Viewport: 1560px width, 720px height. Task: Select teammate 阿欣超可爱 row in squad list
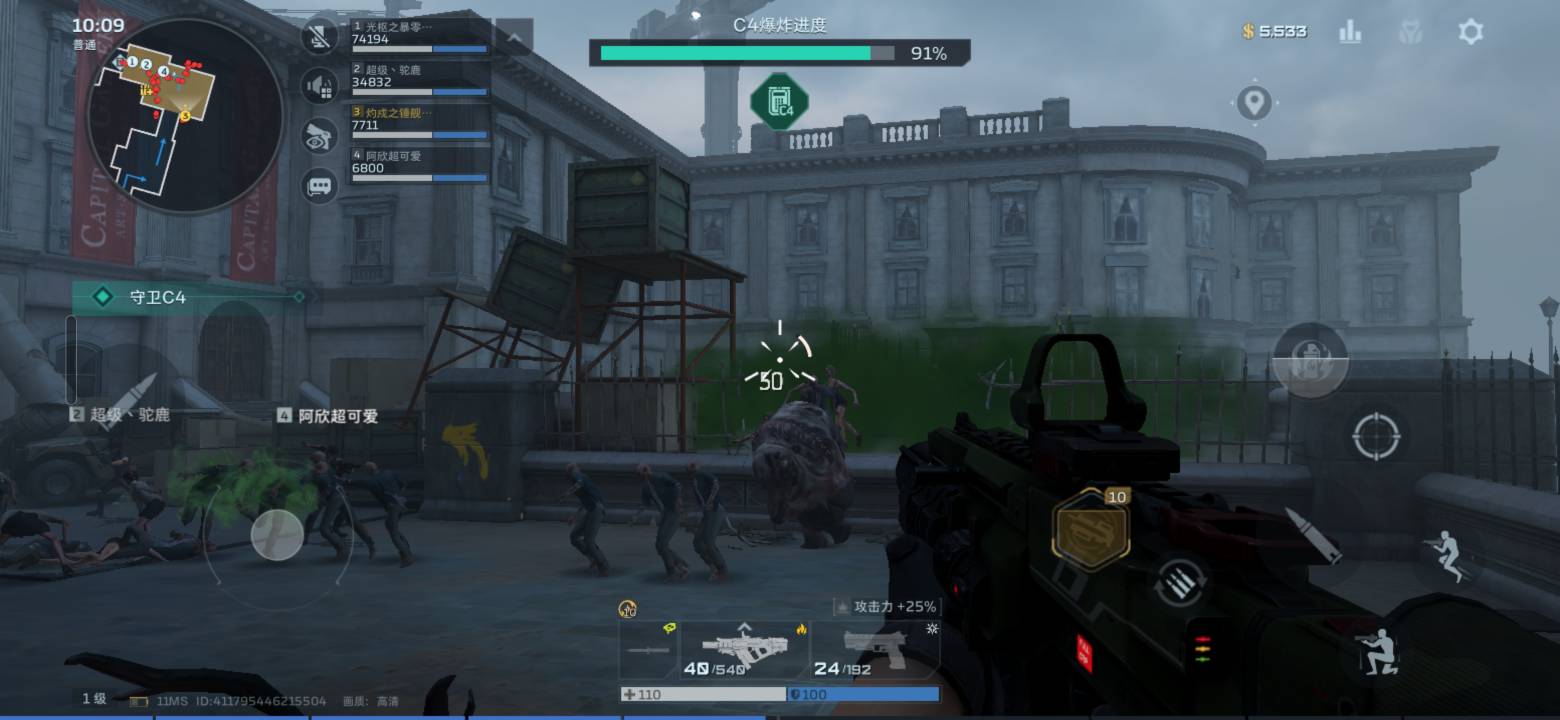coord(420,163)
